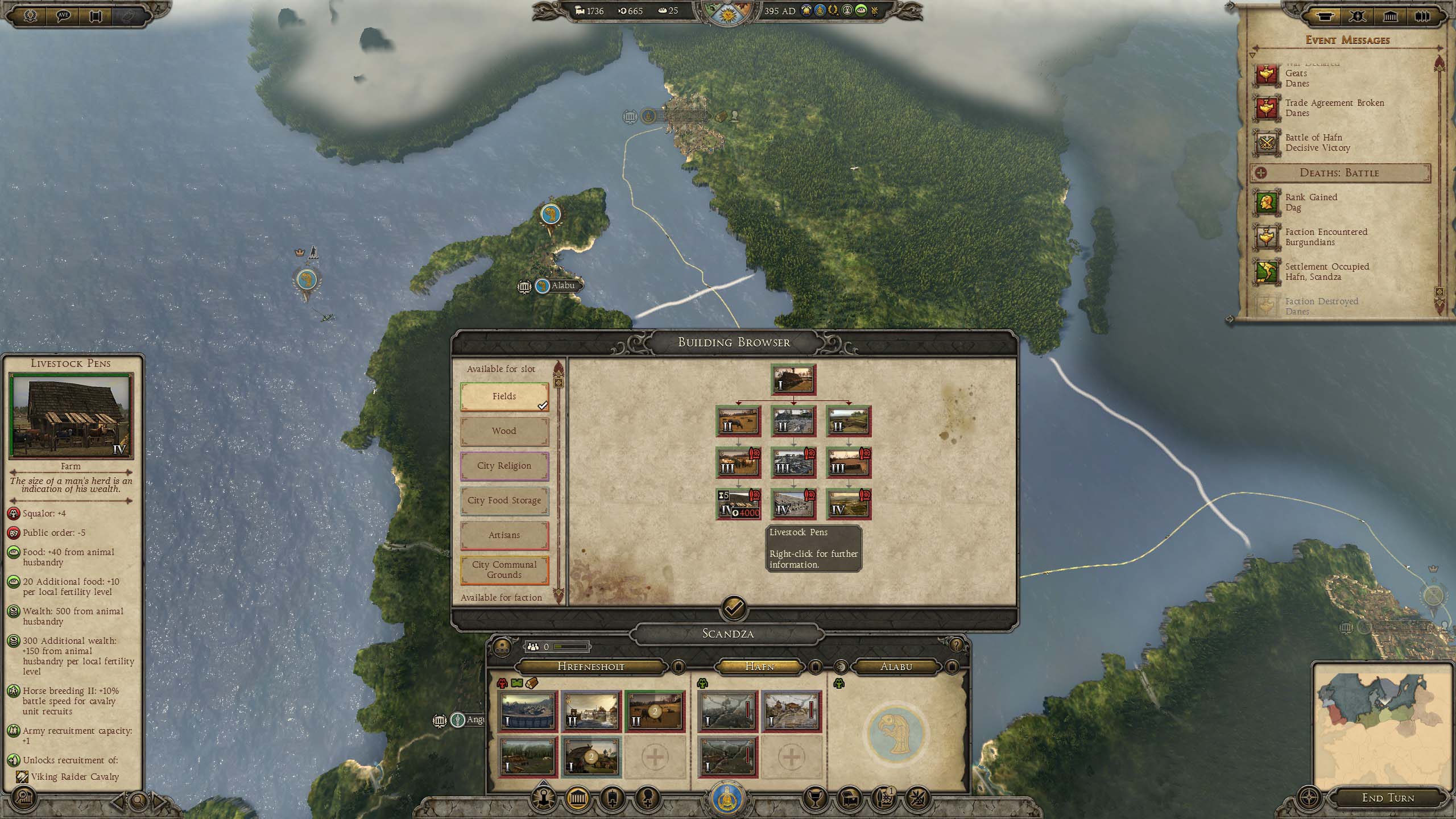Screen dimensions: 1456x819
Task: Select the level IV Livestock Pens building
Action: click(x=738, y=504)
